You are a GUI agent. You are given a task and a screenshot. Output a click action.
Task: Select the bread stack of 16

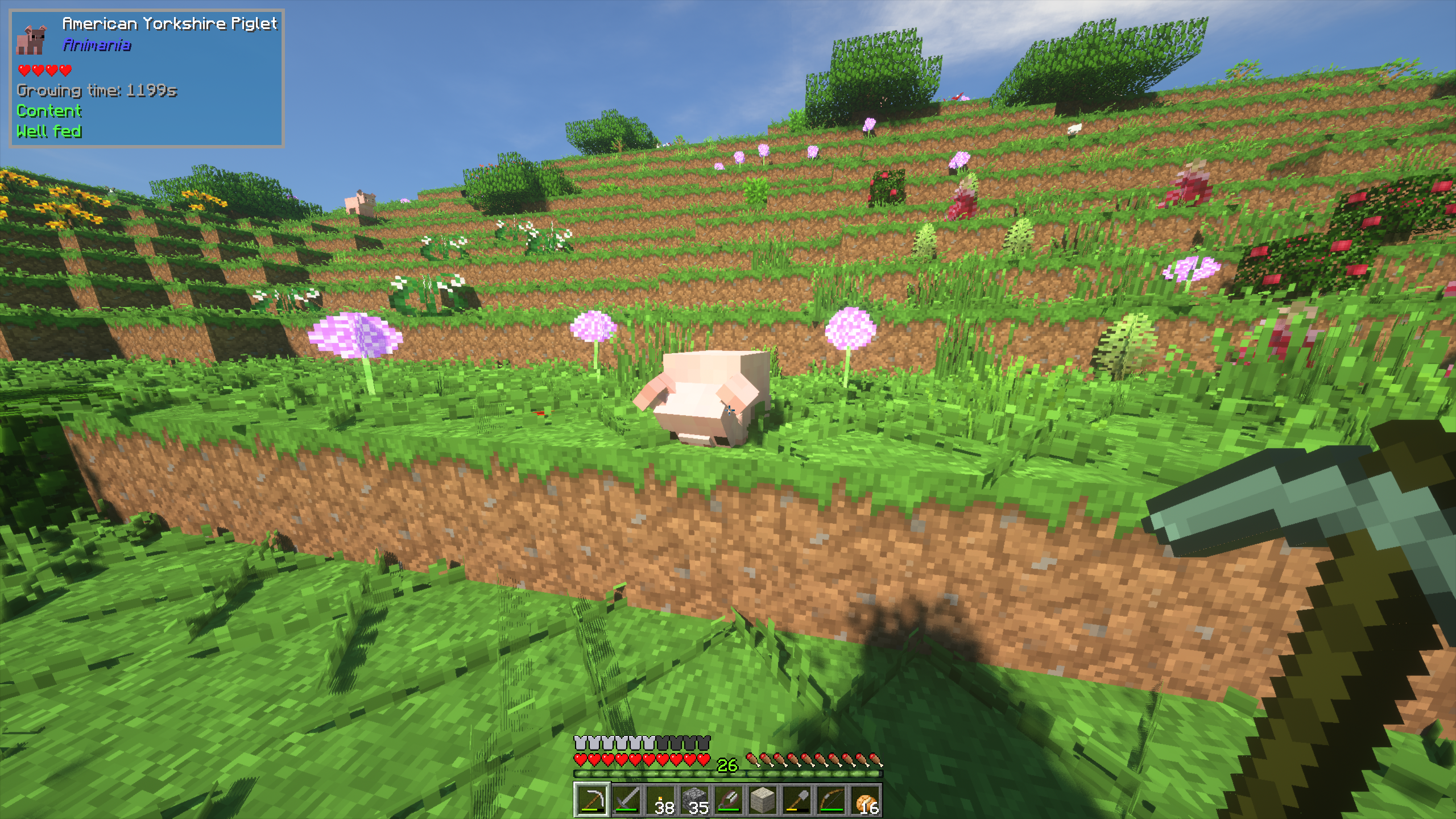[864, 800]
